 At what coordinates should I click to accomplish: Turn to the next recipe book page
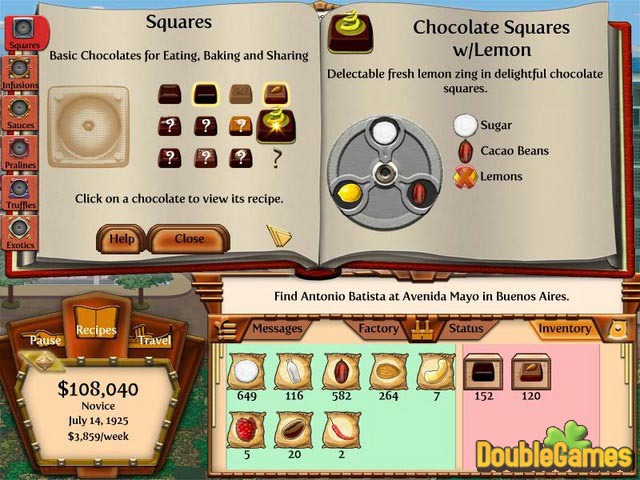pyautogui.click(x=279, y=235)
